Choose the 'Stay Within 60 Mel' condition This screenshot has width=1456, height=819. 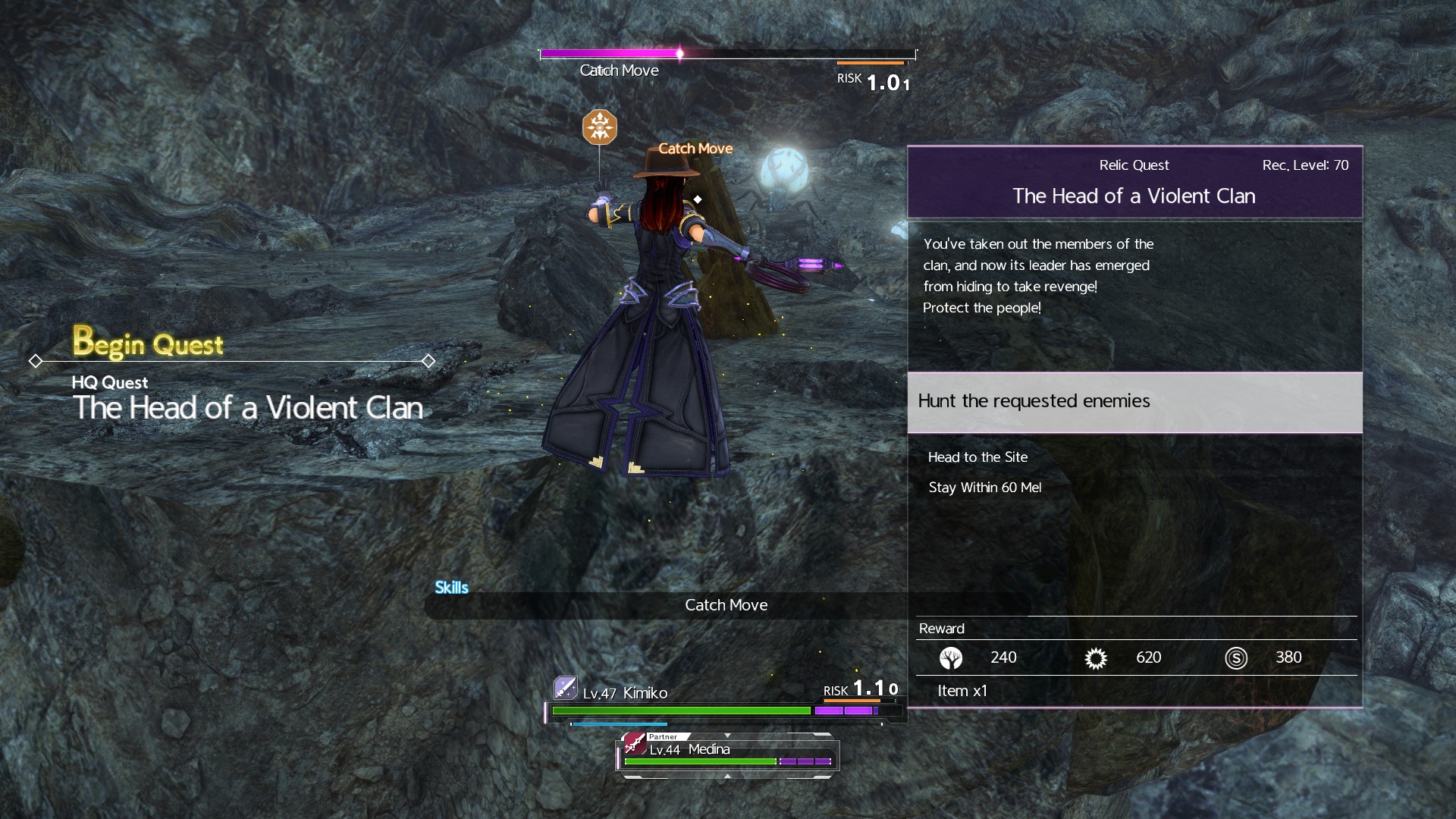984,488
